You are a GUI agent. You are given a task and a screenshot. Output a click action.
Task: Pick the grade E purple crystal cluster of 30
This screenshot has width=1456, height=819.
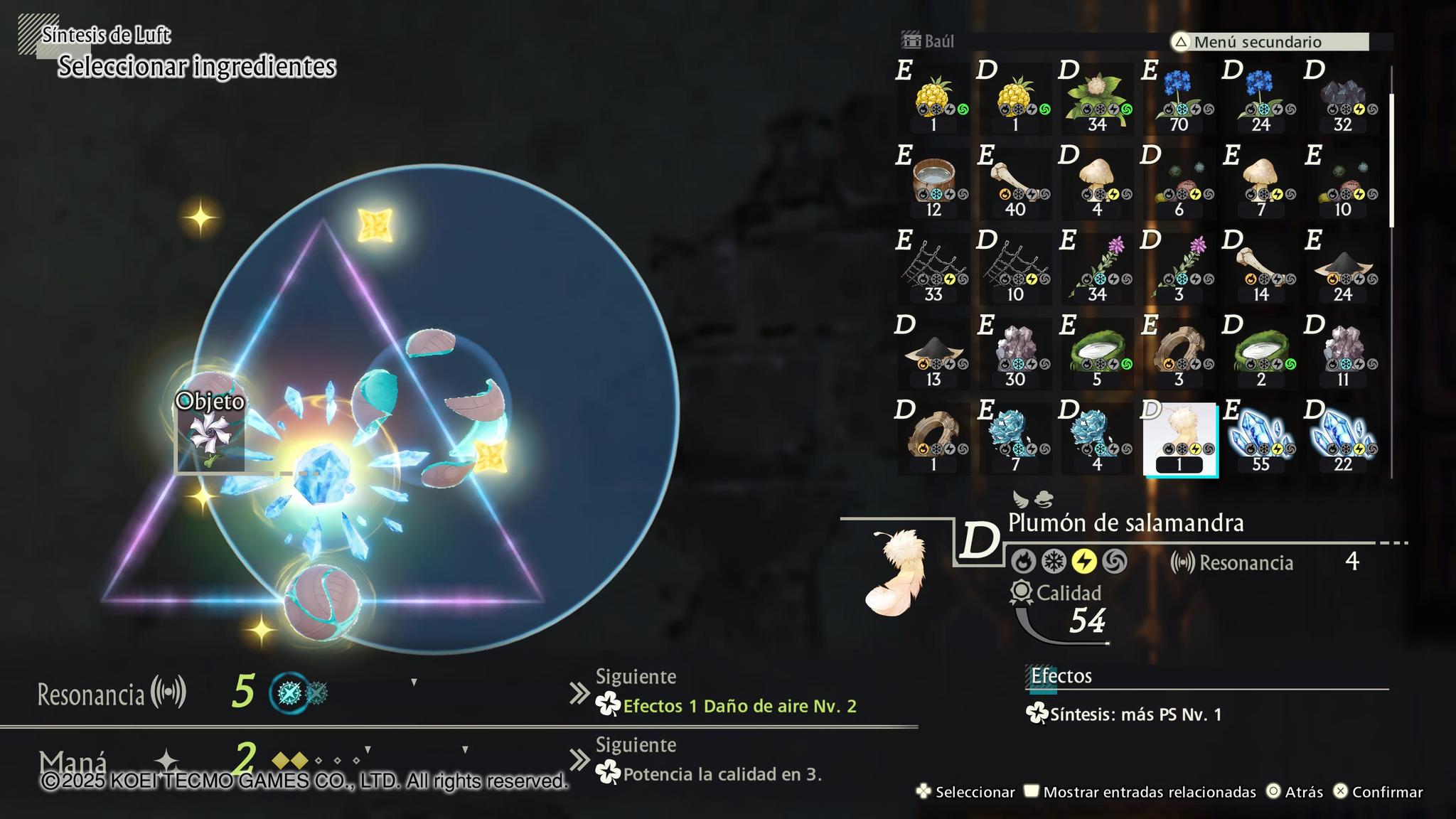click(x=1015, y=353)
